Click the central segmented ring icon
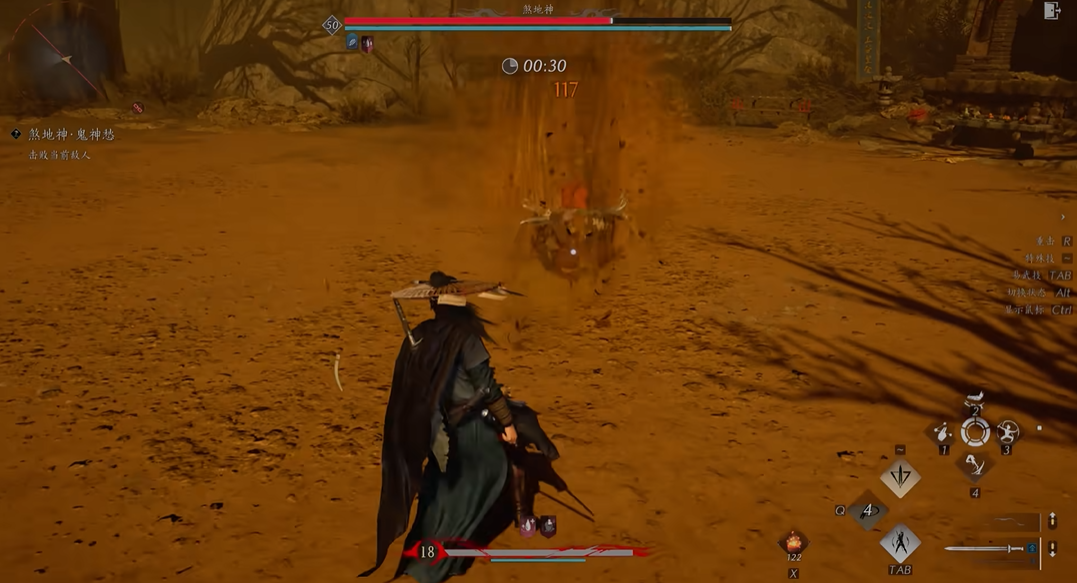Image resolution: width=1077 pixels, height=583 pixels. 975,433
